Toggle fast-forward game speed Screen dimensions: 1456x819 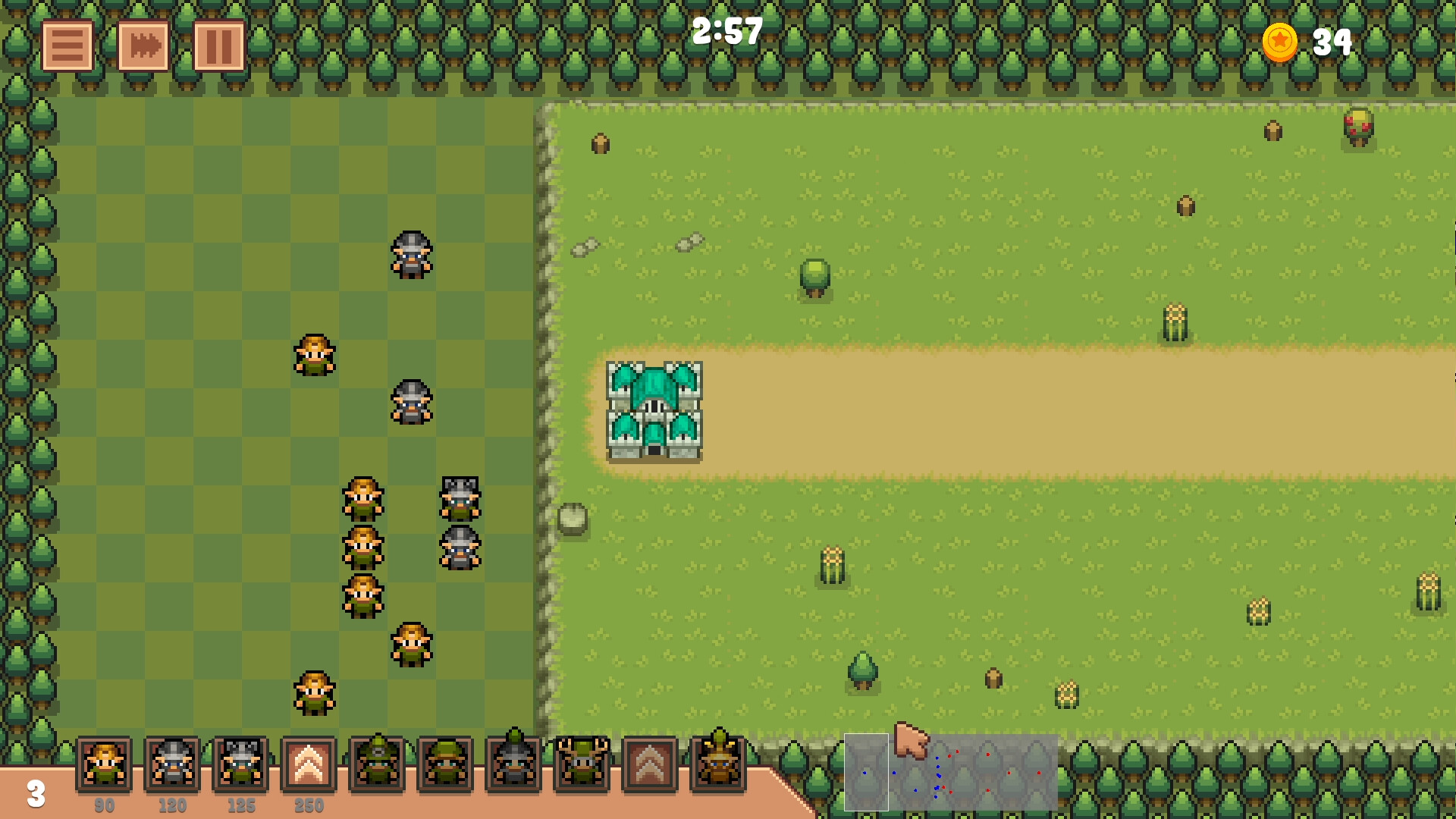143,45
